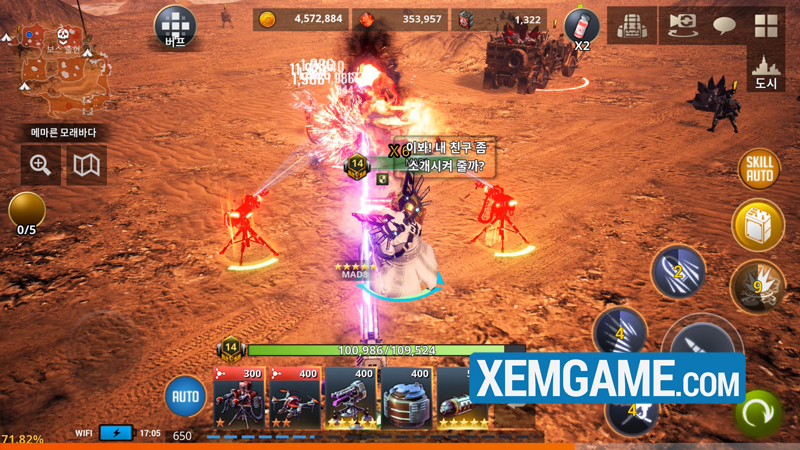The image size is (800, 450).
Task: Deploy the red turret card costing 300
Action: click(x=239, y=398)
